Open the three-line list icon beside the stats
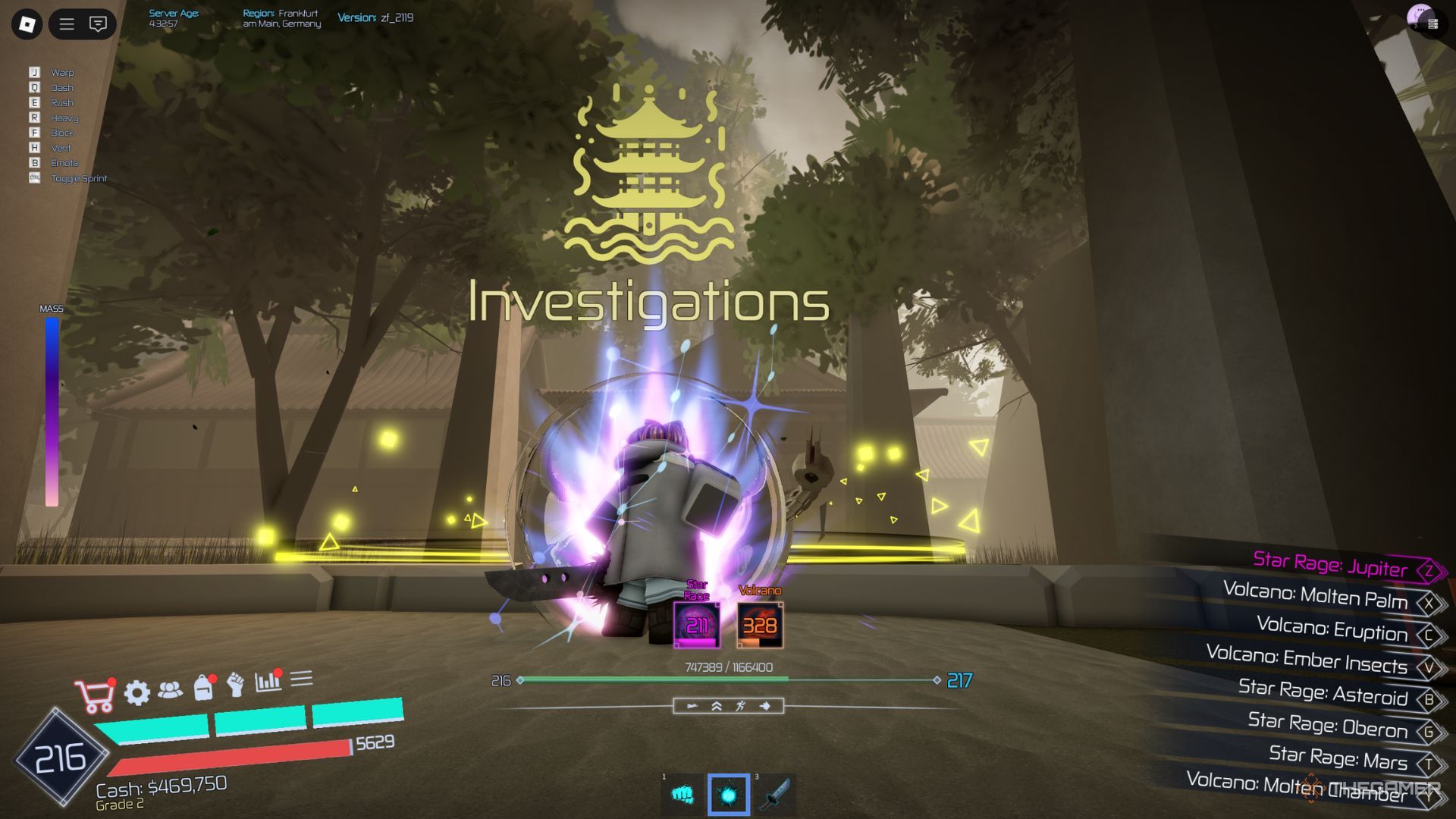The height and width of the screenshot is (819, 1456). [x=301, y=678]
